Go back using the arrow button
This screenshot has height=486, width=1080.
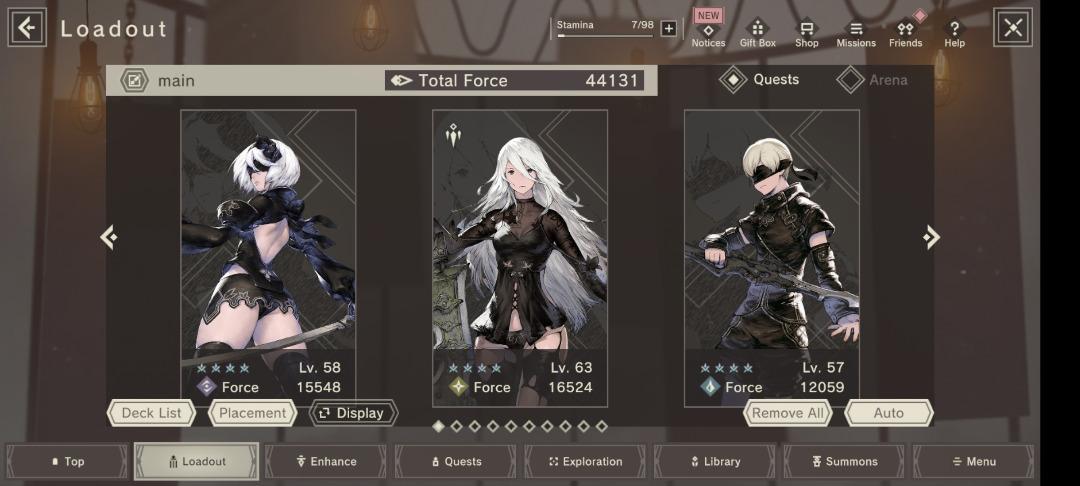point(27,28)
